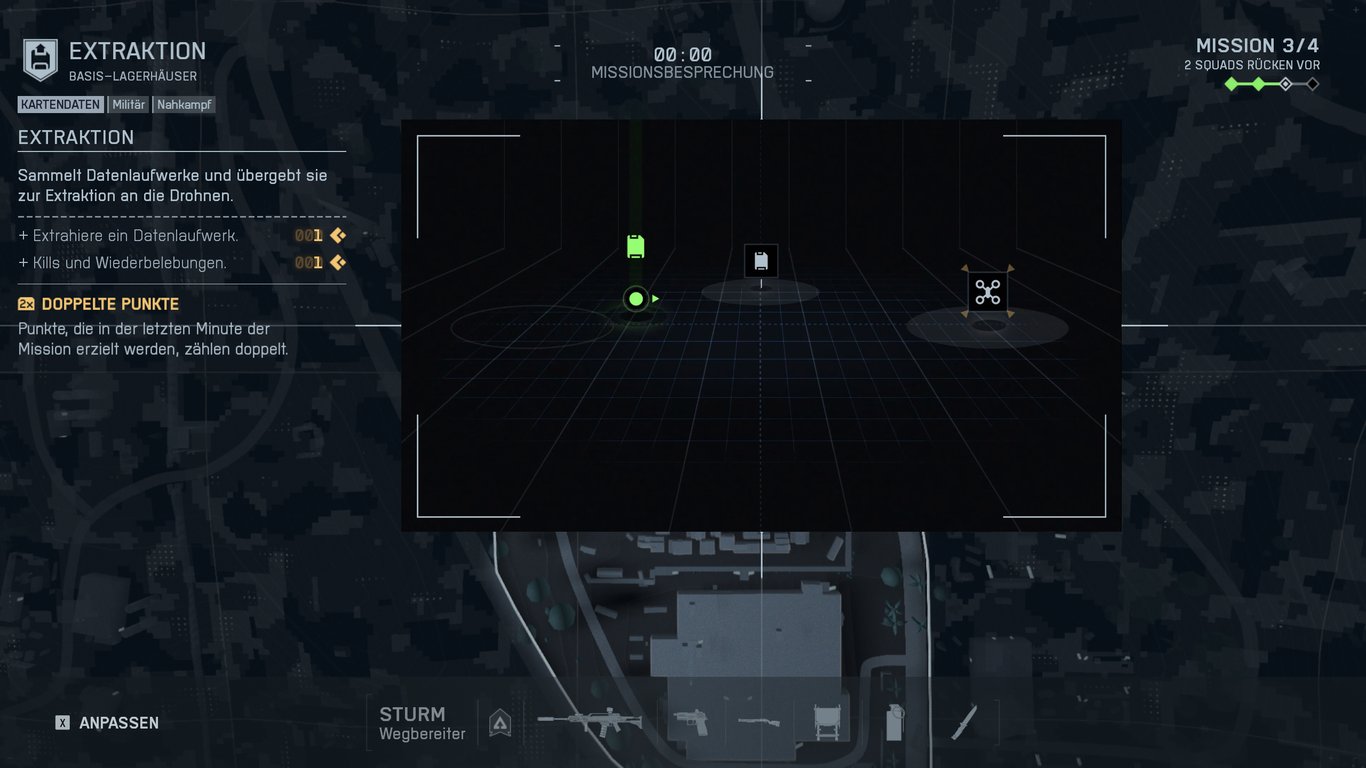Pick the shotgun weapon icon
Image resolution: width=1366 pixels, height=768 pixels.
point(757,723)
